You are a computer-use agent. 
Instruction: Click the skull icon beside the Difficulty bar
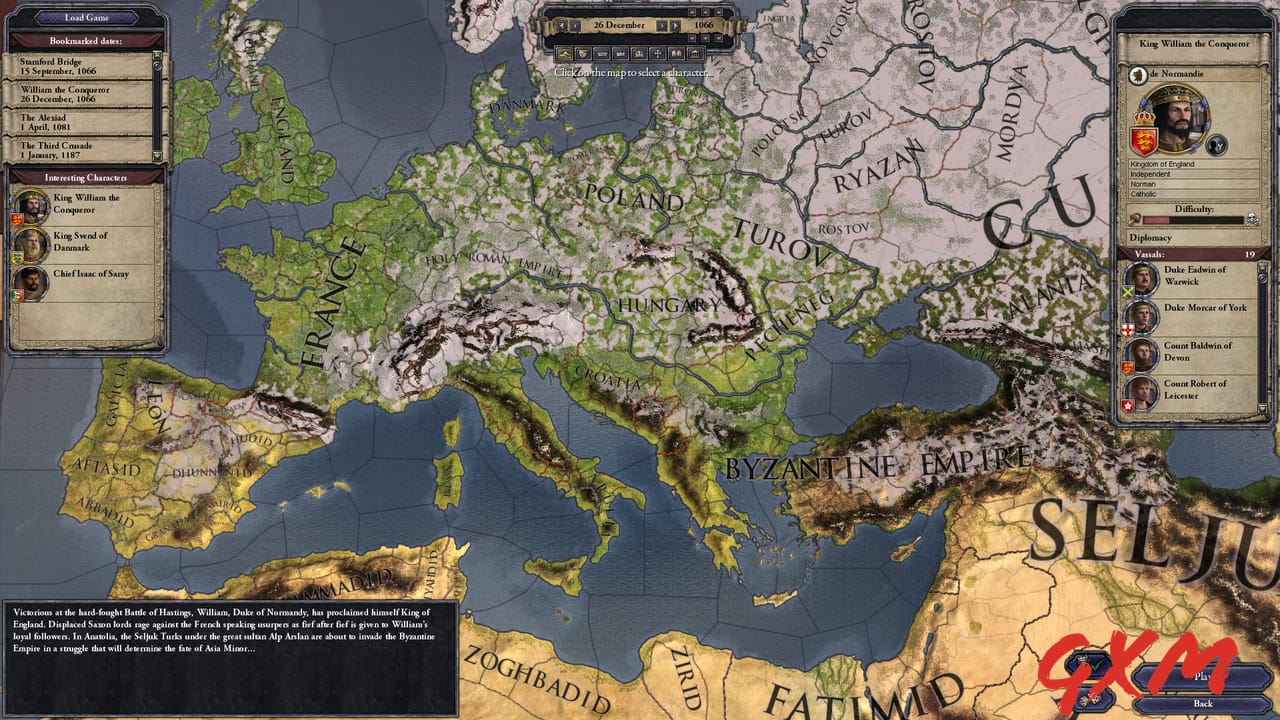[1251, 218]
